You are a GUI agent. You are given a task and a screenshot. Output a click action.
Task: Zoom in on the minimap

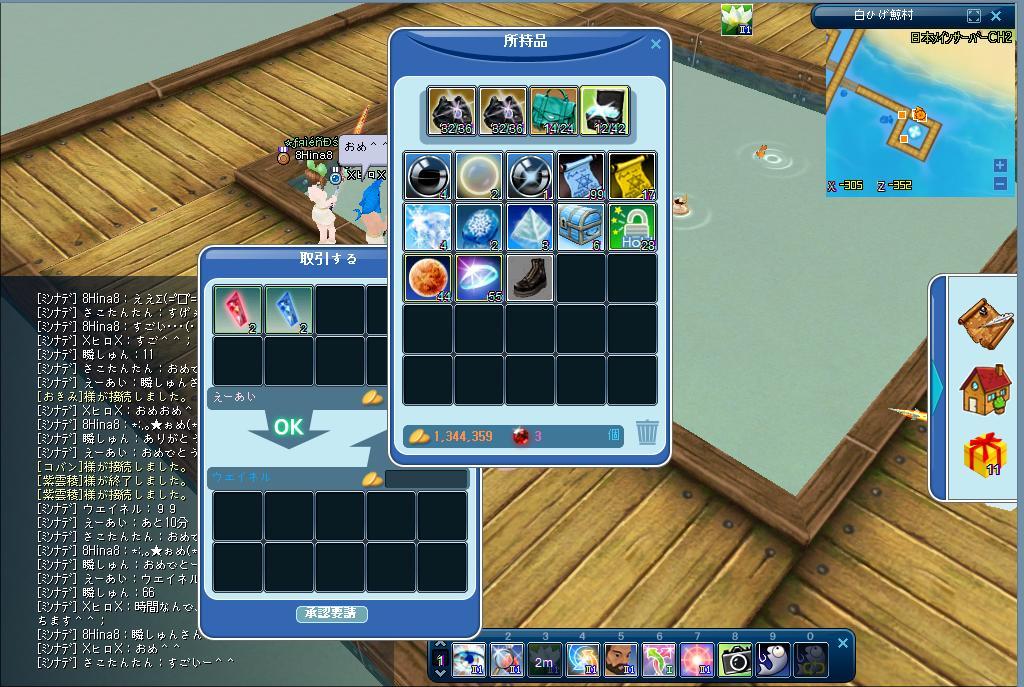click(x=1000, y=165)
